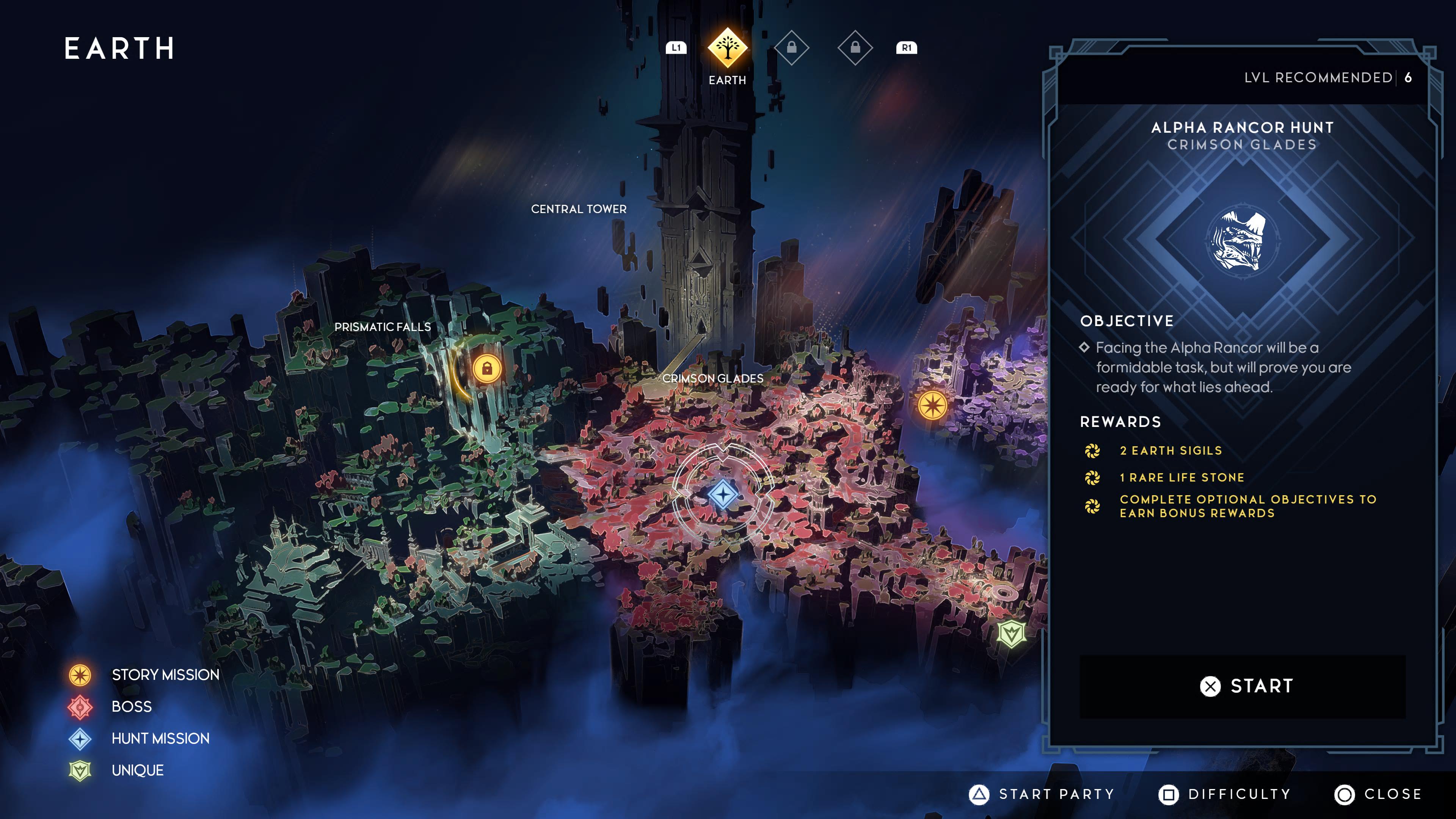Click the Story Mission legend entry
Image resolution: width=1456 pixels, height=819 pixels.
[x=165, y=674]
